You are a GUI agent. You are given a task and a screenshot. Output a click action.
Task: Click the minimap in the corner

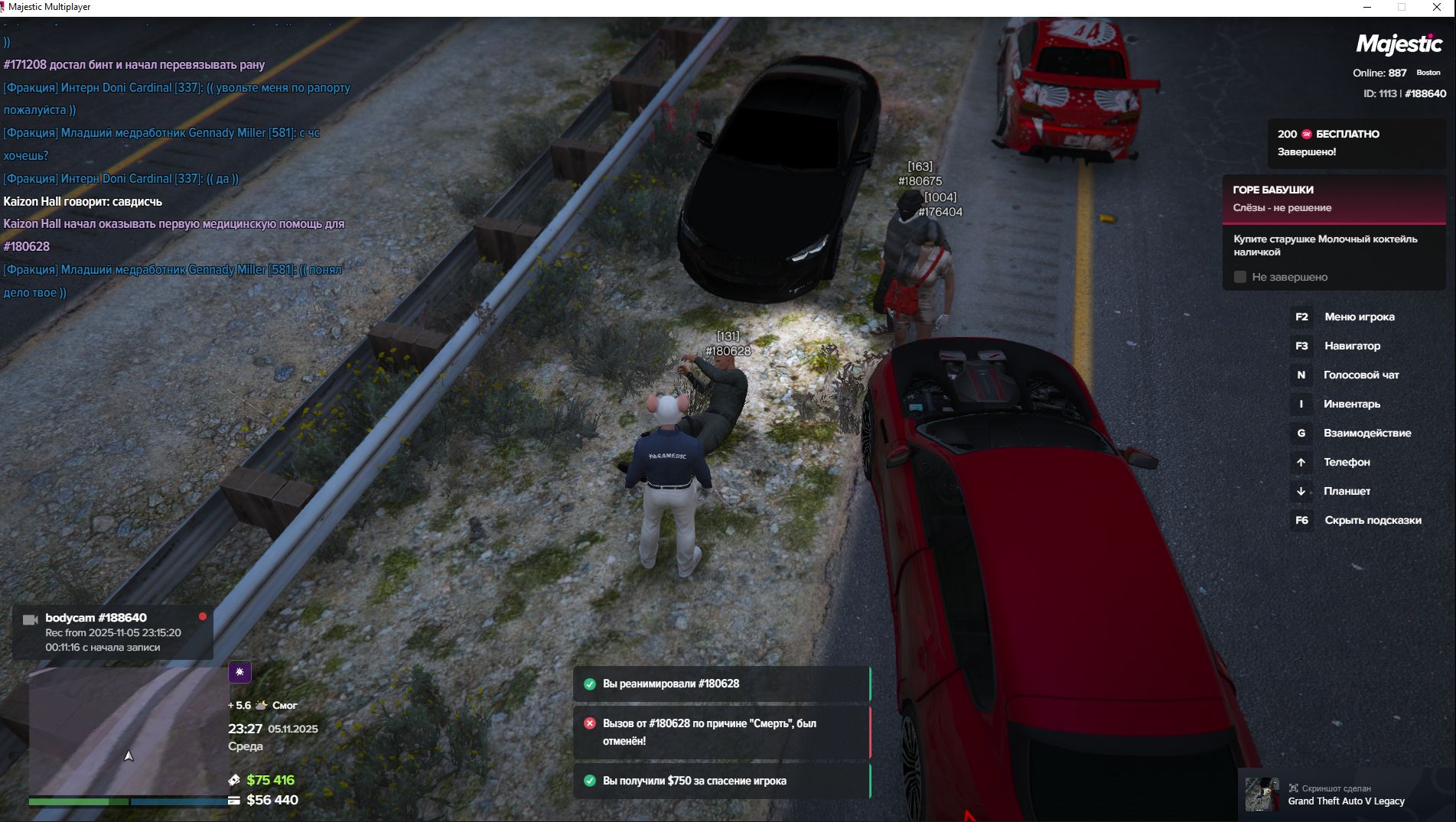point(129,730)
